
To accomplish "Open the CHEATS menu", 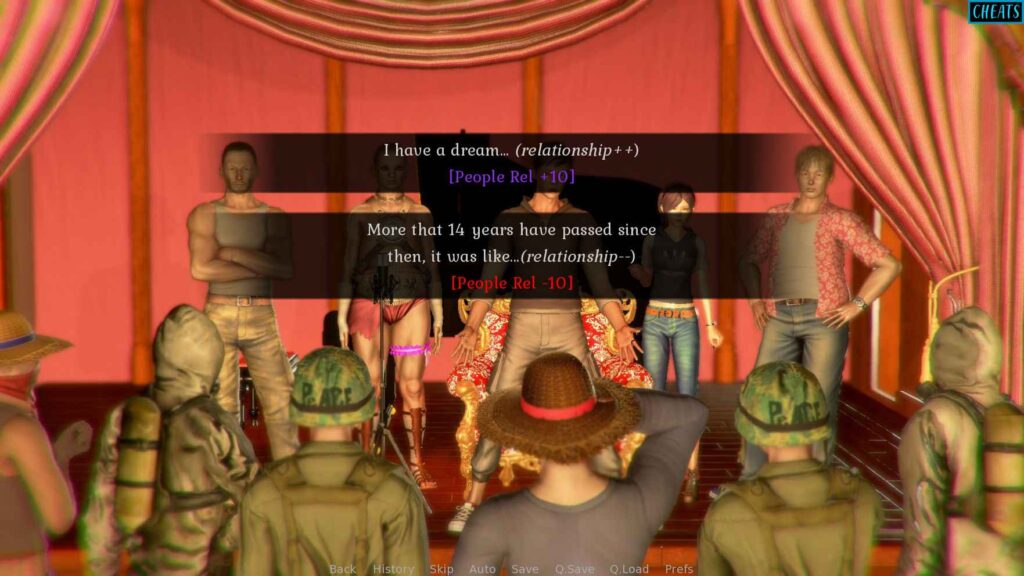I will (995, 12).
